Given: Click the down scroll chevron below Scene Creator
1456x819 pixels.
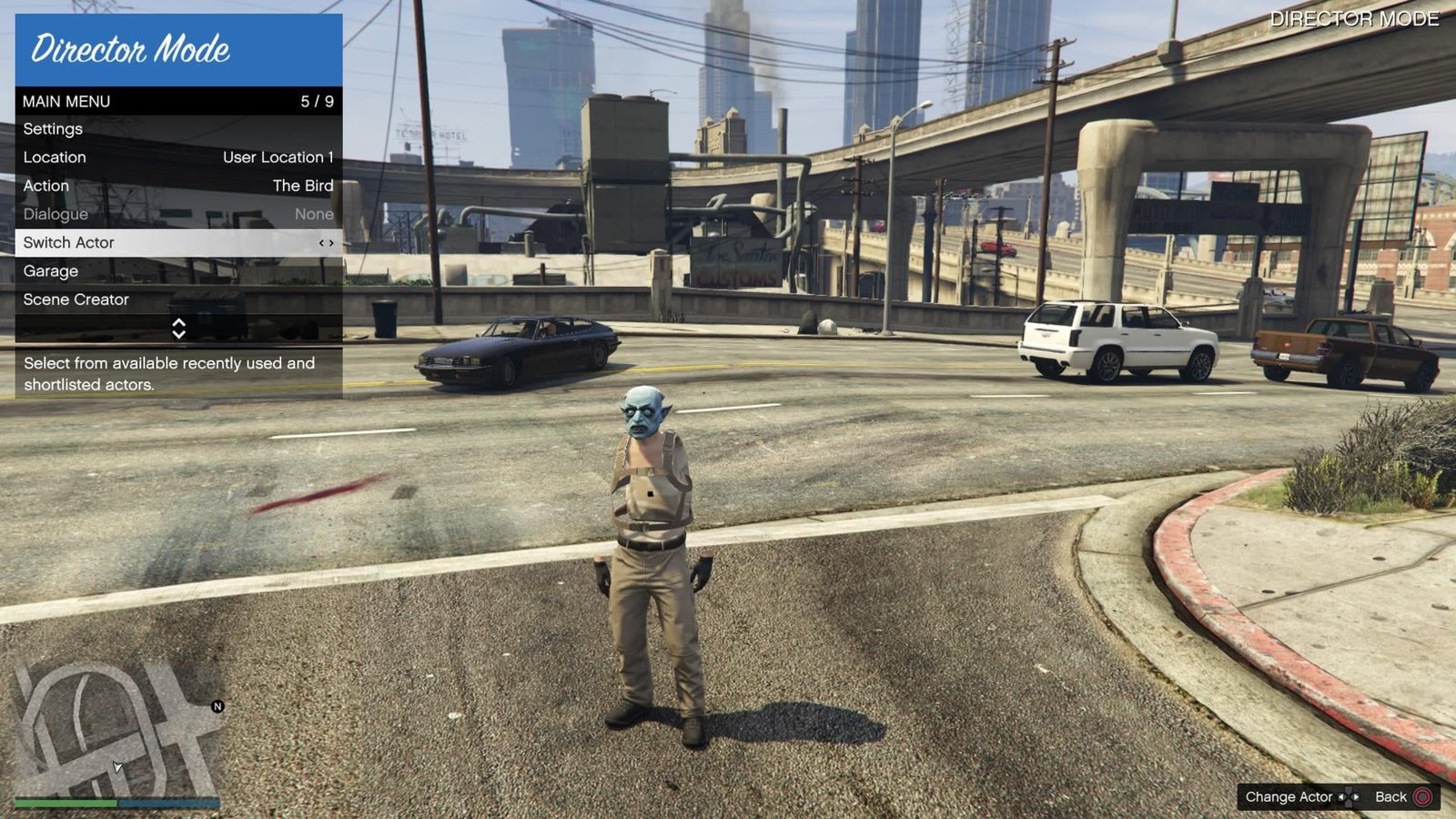Looking at the screenshot, I should (x=178, y=334).
